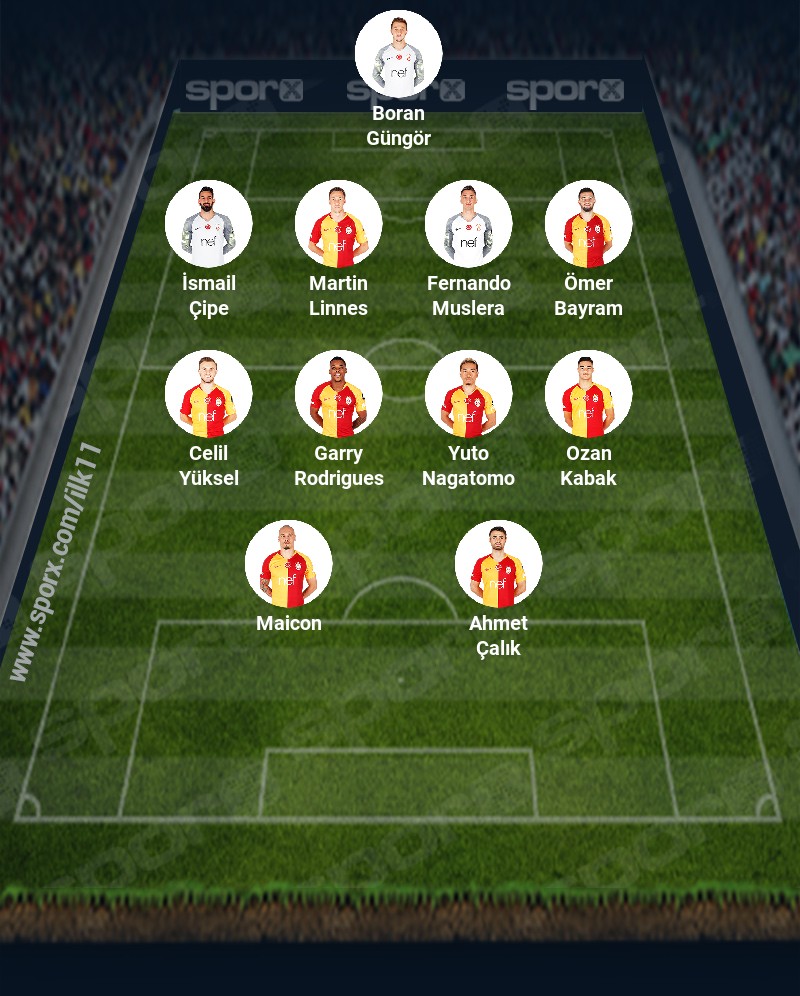The image size is (800, 996).
Task: Select Celil Yüksel's player portrait
Action: [208, 394]
